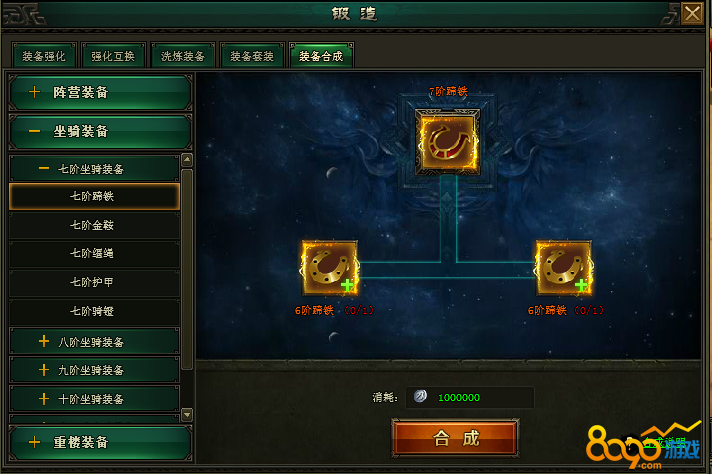This screenshot has height=474, width=712.
Task: Select the 洗炼装备 tab
Action: coord(183,56)
